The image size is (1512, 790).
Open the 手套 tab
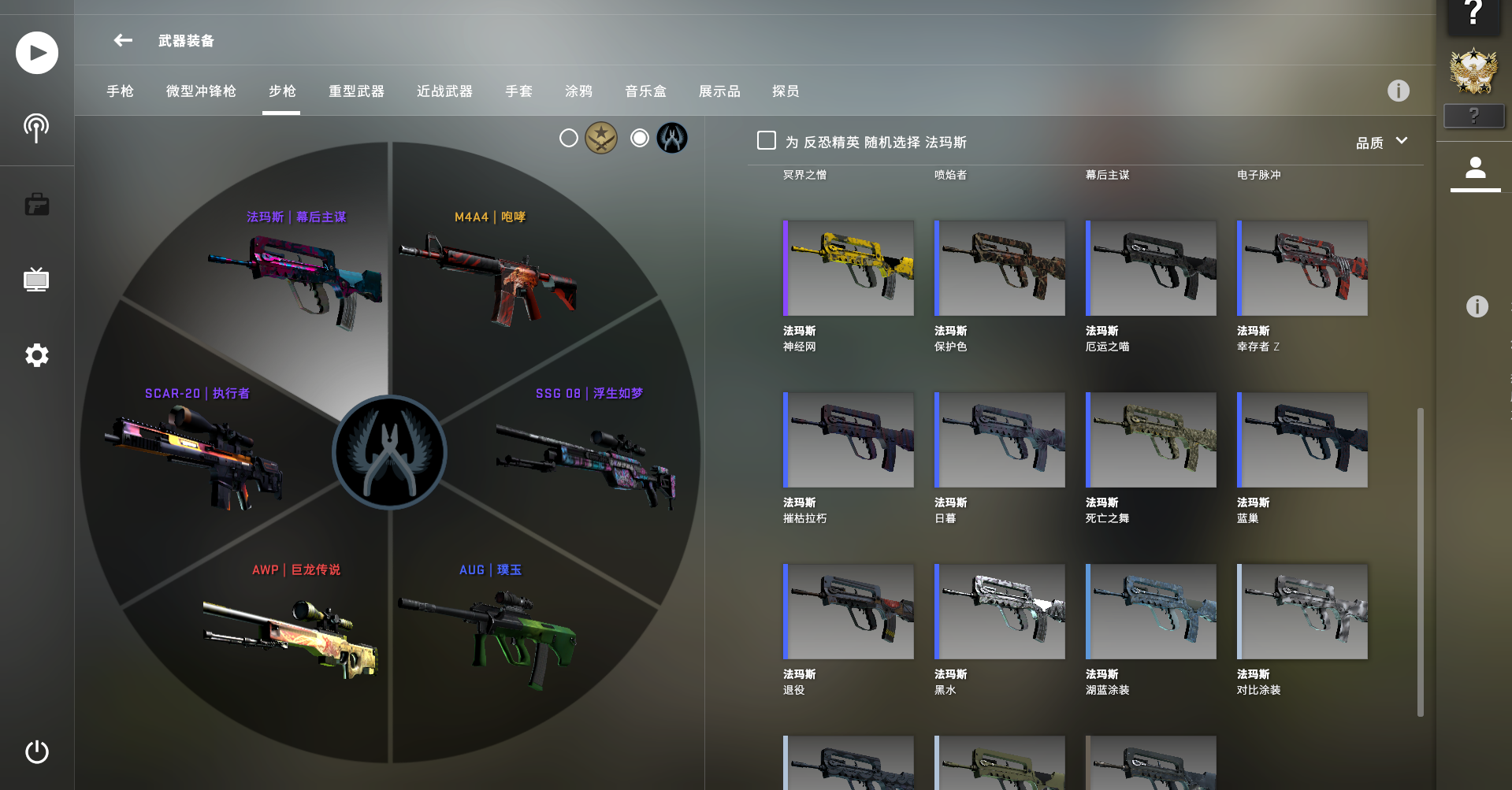[518, 91]
